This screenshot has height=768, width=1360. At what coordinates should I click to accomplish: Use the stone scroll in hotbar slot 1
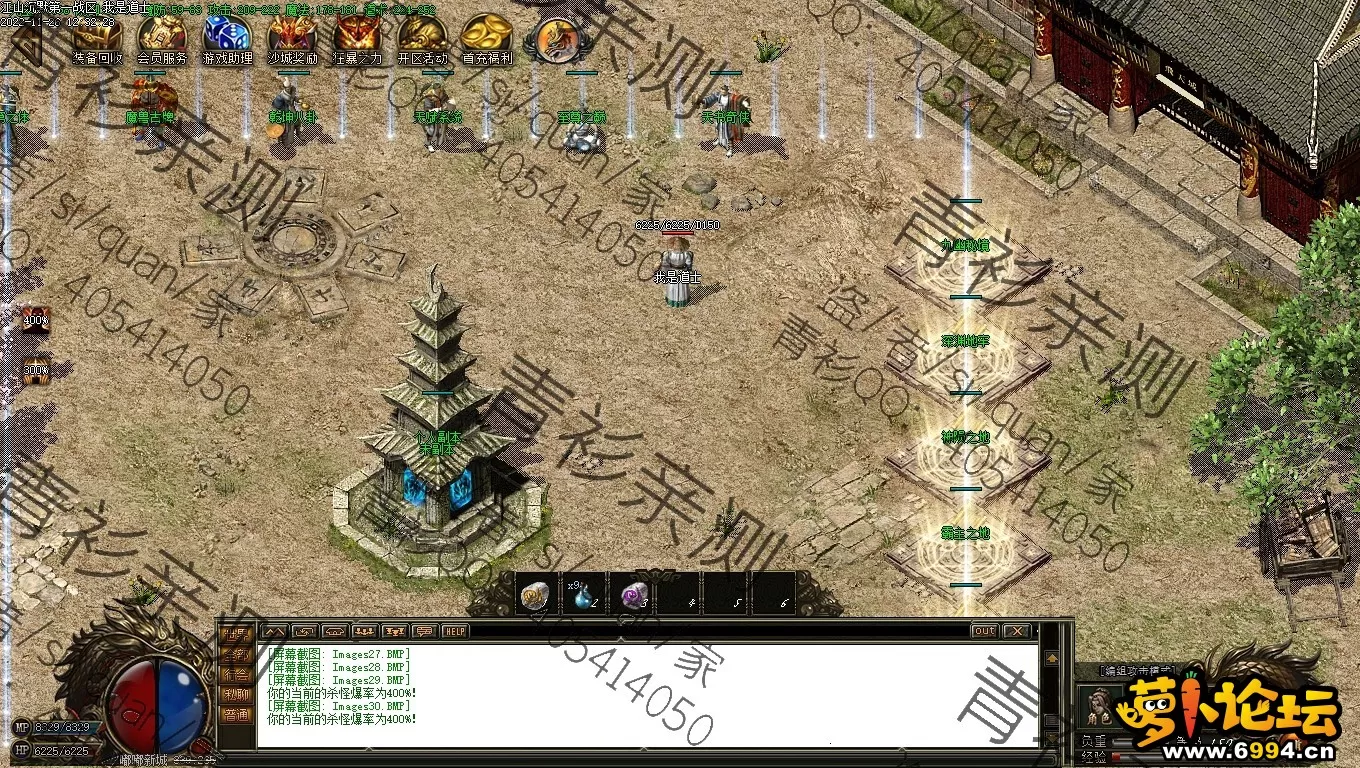point(537,595)
